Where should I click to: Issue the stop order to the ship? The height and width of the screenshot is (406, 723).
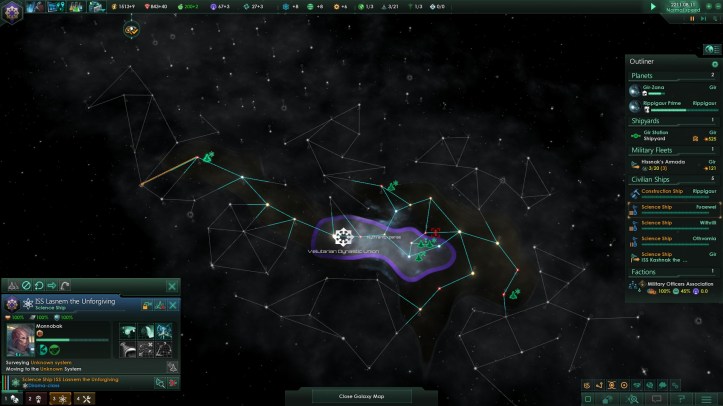coord(27,286)
